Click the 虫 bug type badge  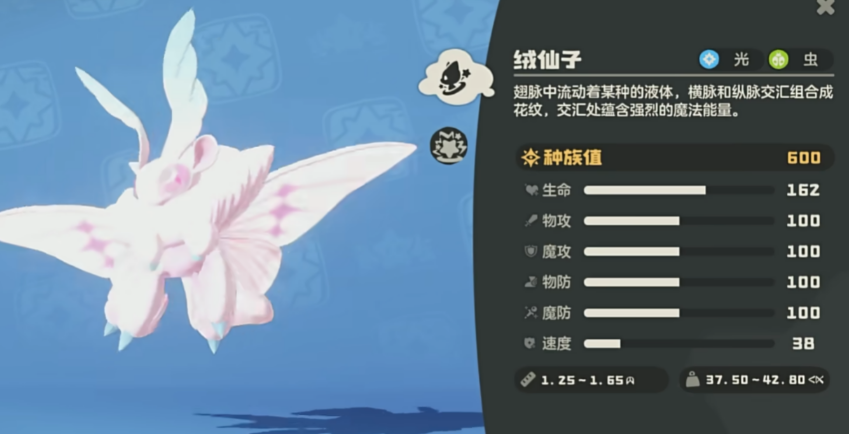(796, 60)
